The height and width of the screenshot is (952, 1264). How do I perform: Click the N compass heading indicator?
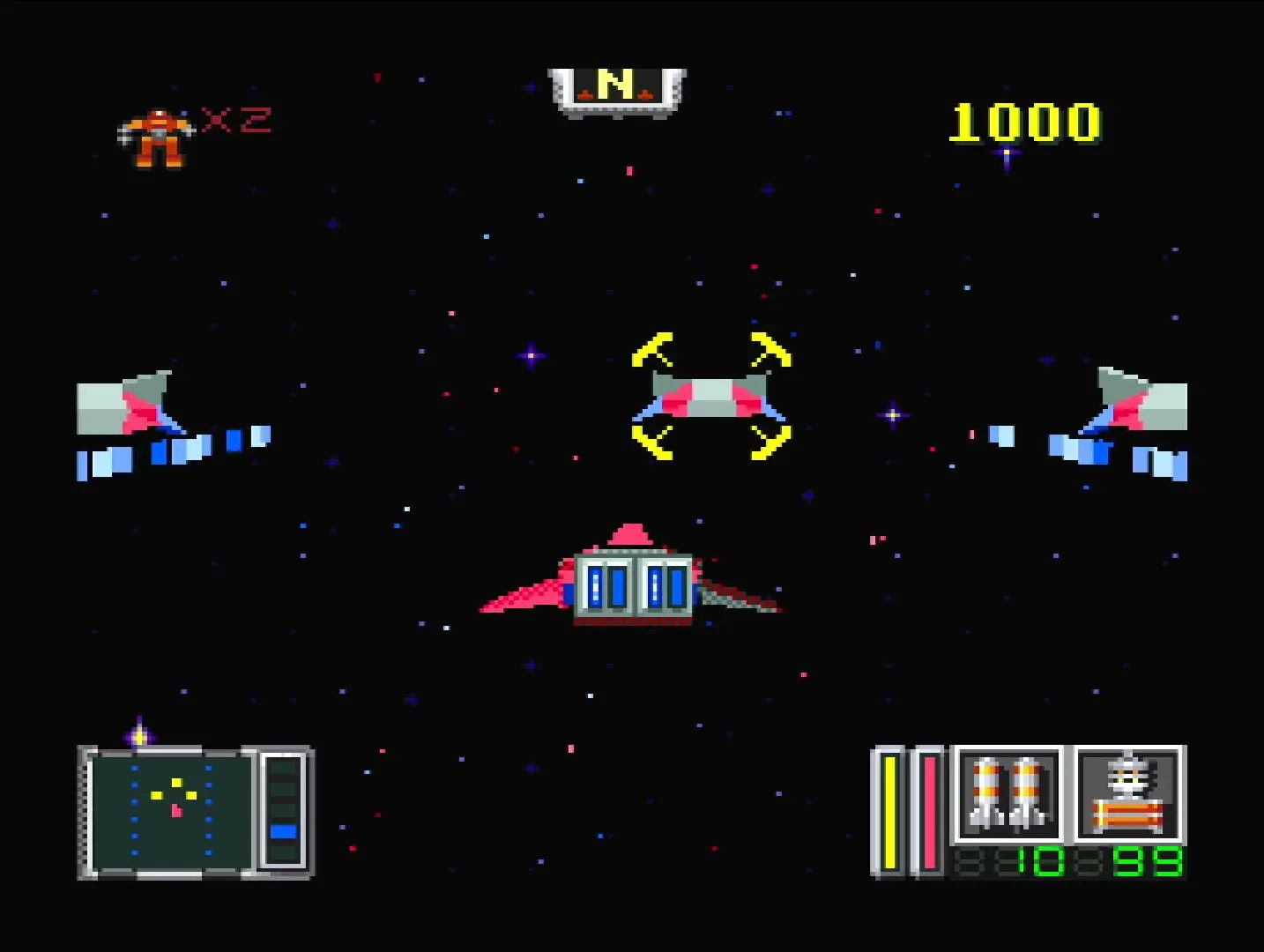[616, 90]
